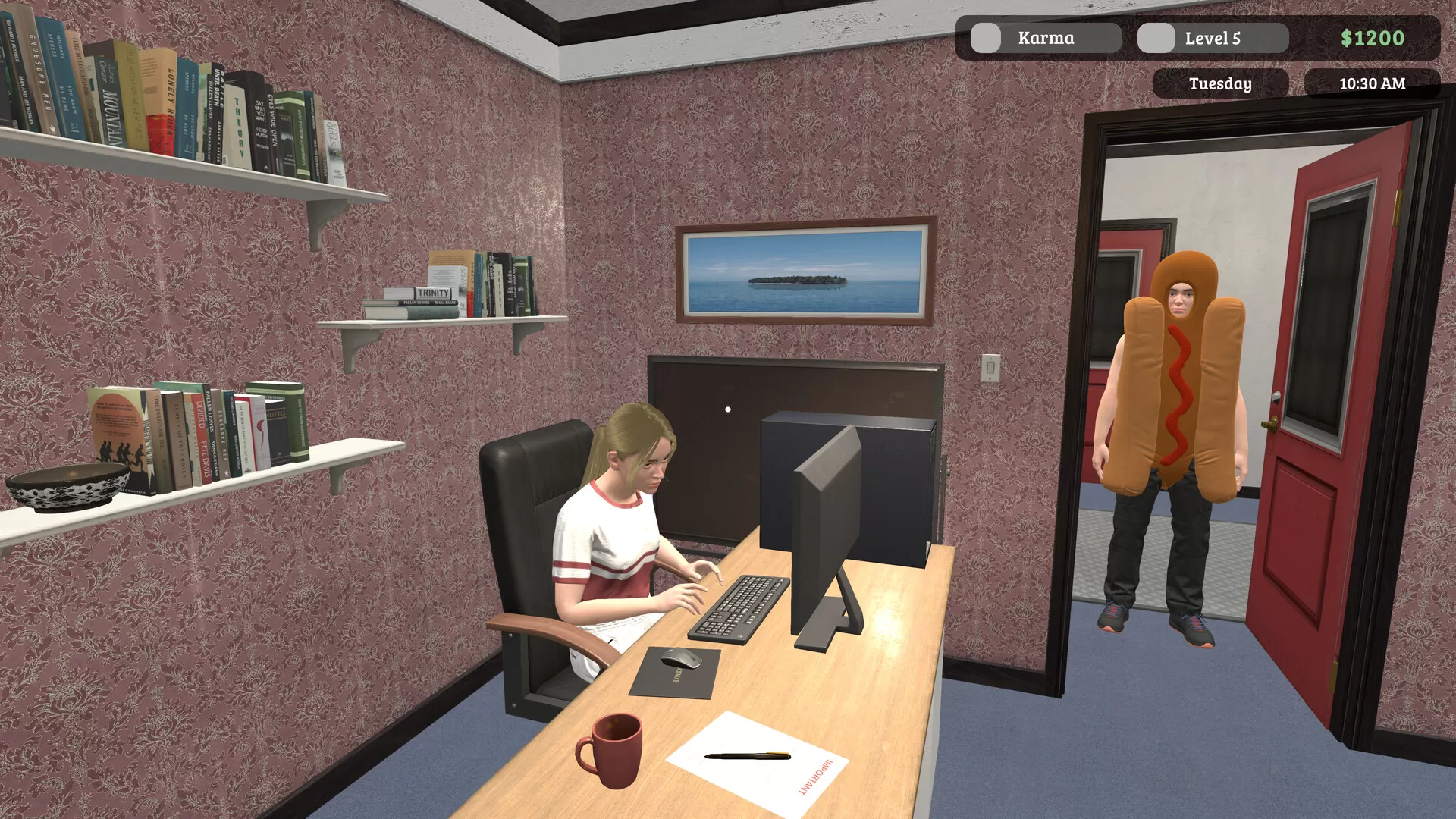
Task: Click the black mousepad on the desk
Action: [675, 675]
